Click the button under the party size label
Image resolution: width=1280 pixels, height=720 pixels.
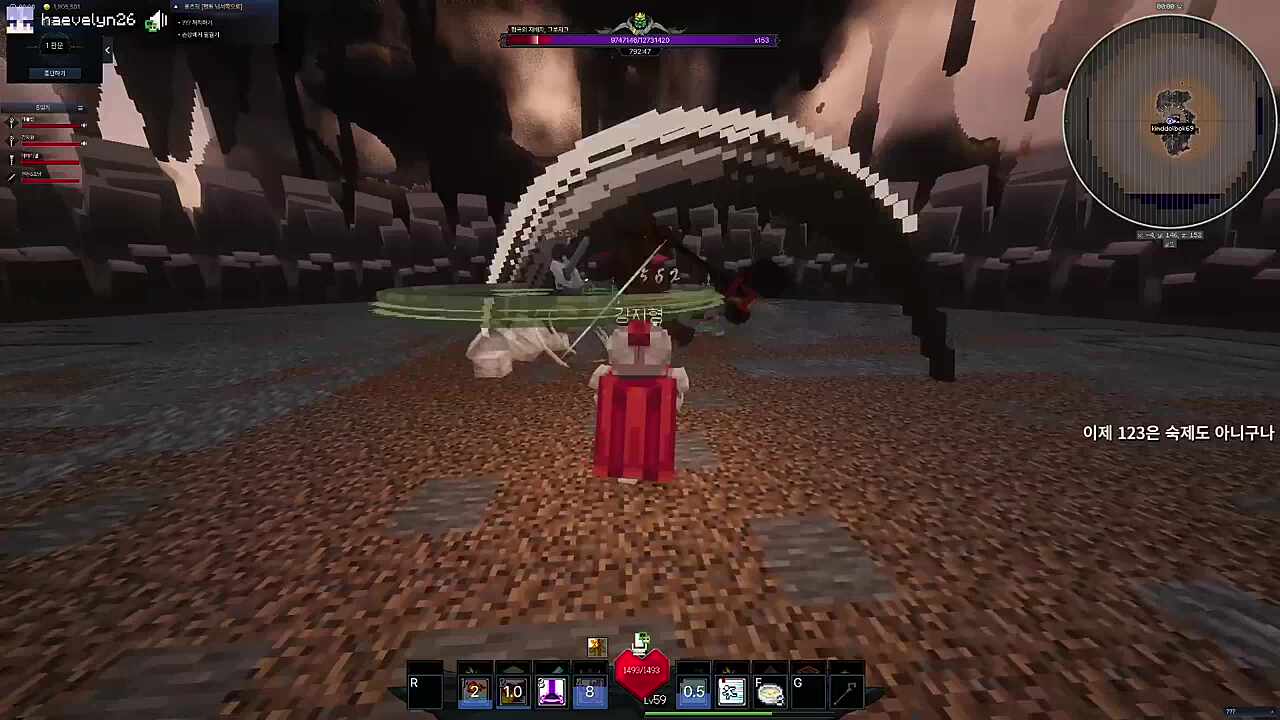(54, 73)
